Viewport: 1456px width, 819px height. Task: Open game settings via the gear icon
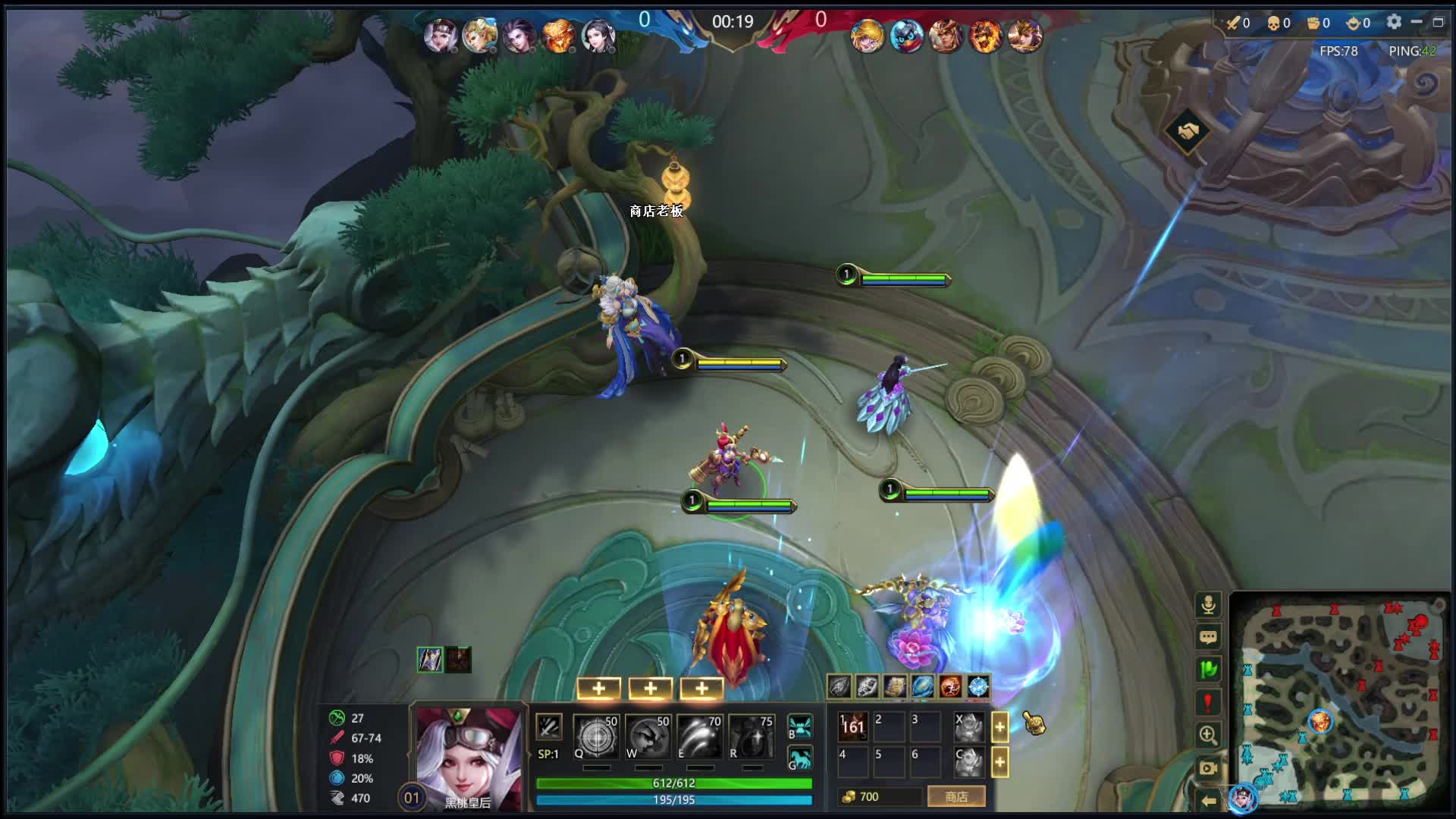pos(1394,22)
